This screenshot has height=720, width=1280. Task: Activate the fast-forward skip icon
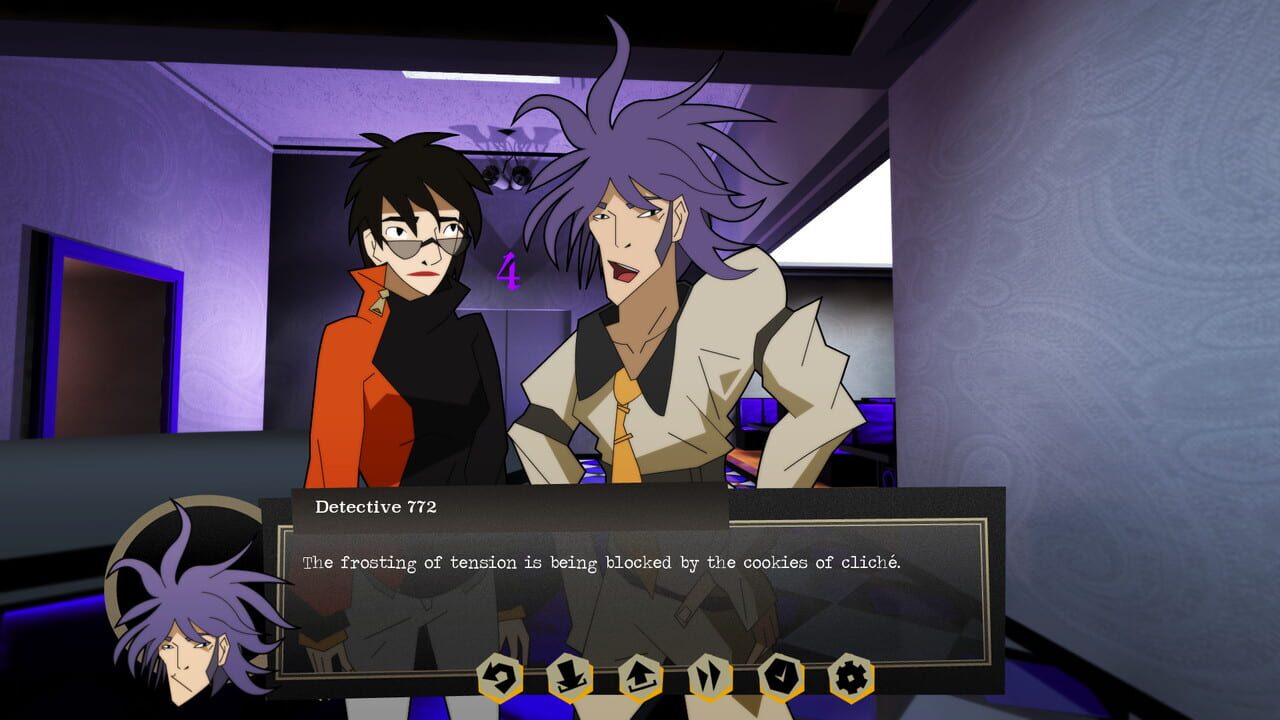click(x=710, y=679)
